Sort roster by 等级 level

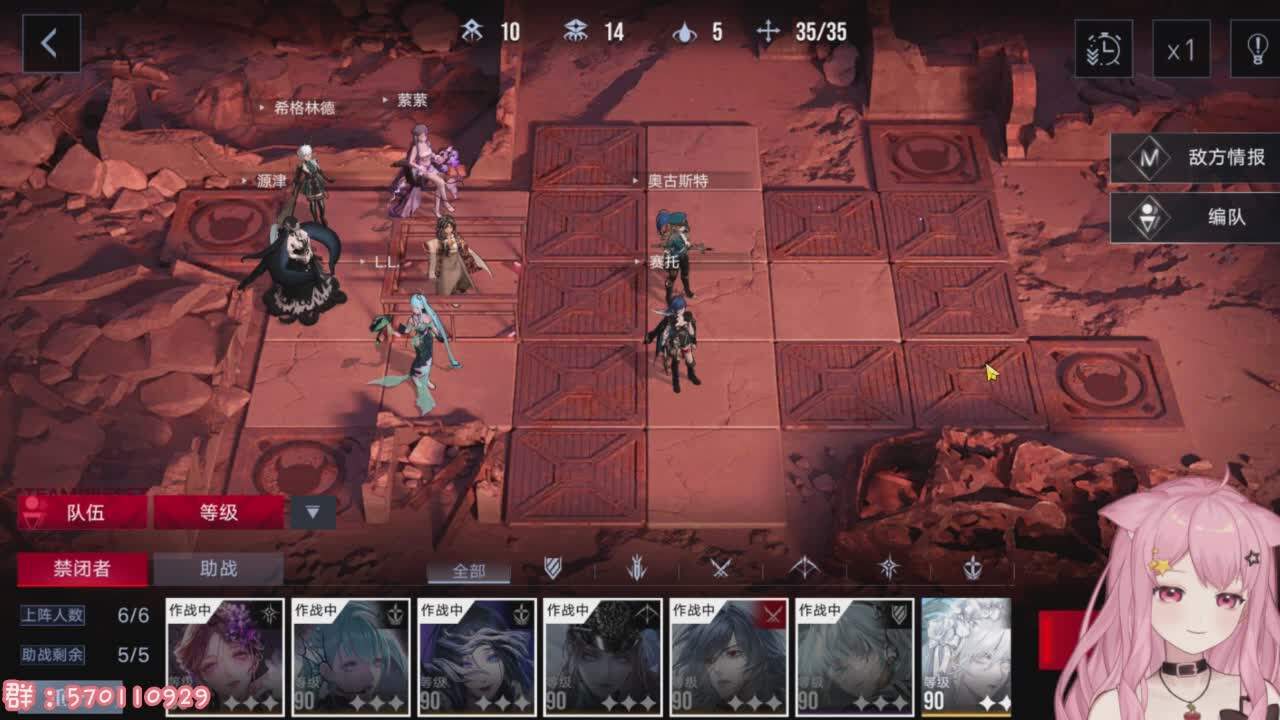(x=219, y=512)
